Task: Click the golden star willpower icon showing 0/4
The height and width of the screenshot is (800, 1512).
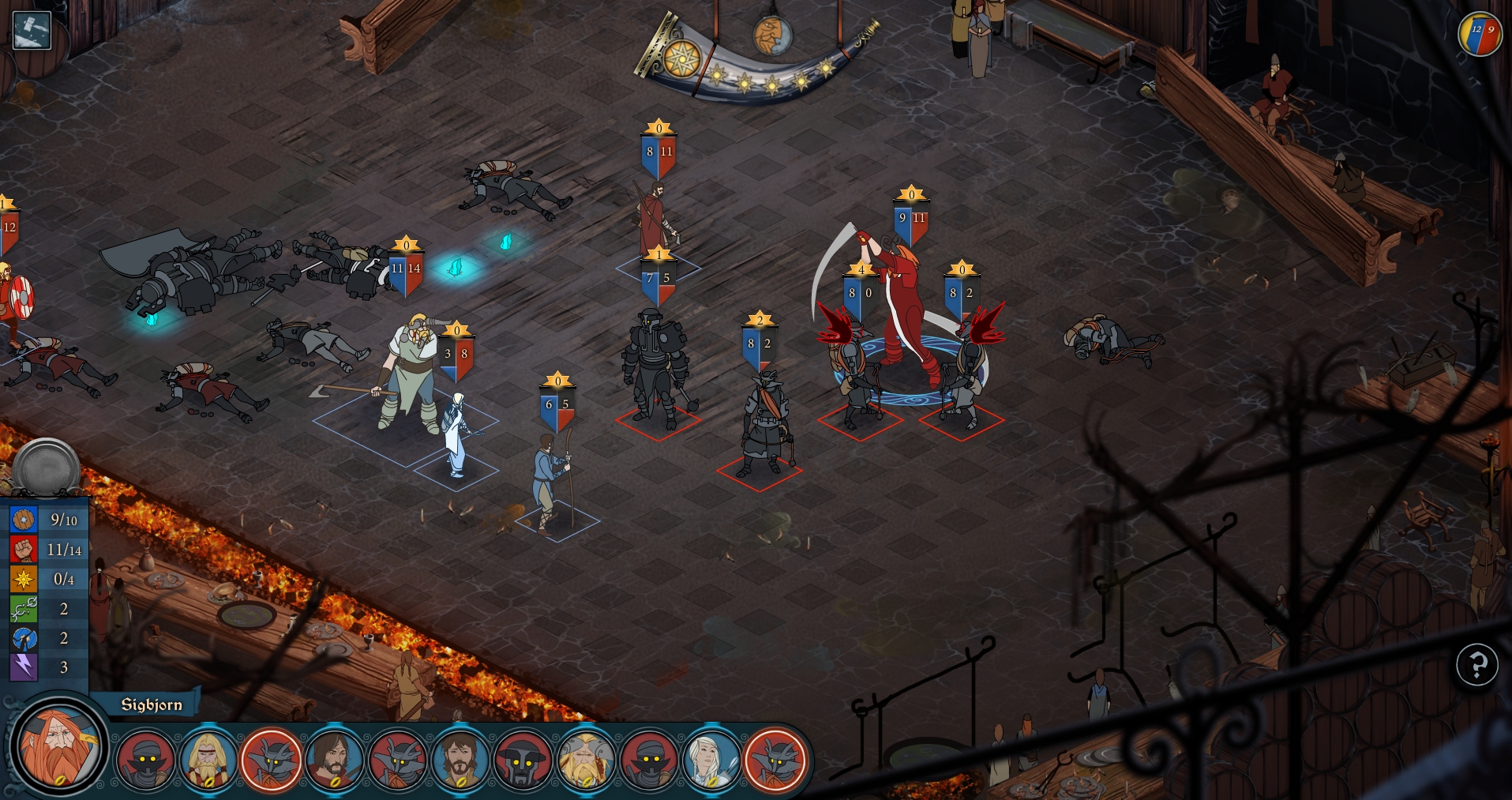Action: tap(22, 579)
